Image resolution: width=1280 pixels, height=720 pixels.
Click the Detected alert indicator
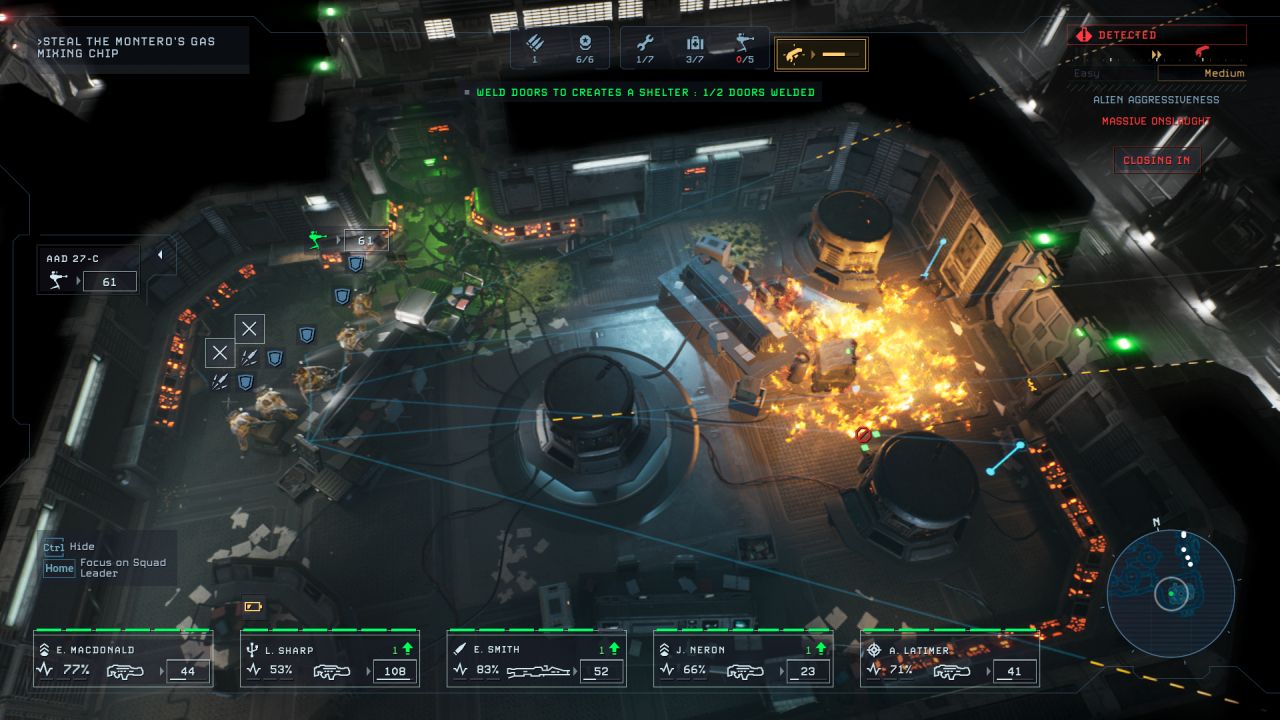1157,35
